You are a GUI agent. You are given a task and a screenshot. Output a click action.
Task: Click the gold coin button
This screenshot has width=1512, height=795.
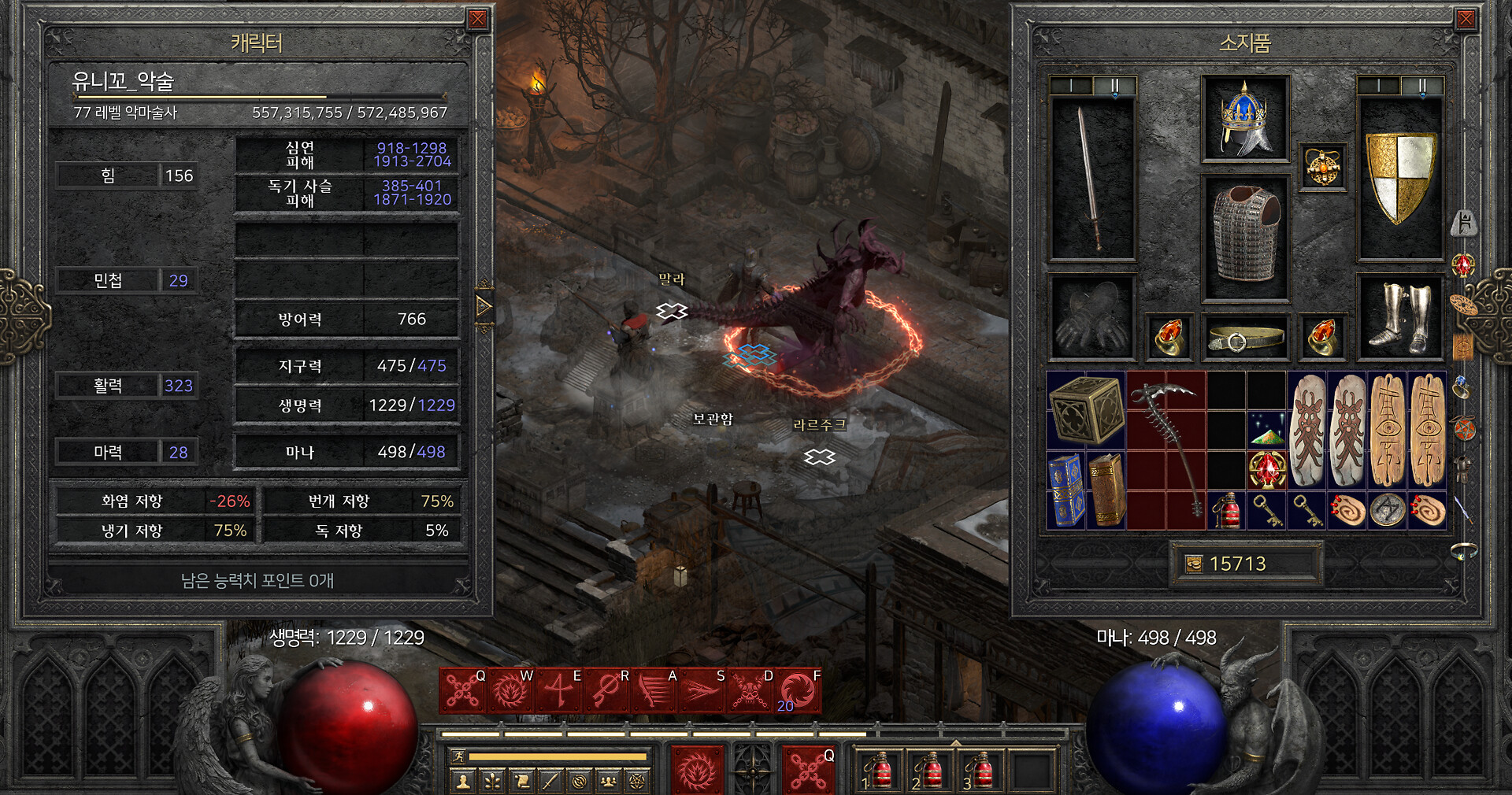(1195, 564)
